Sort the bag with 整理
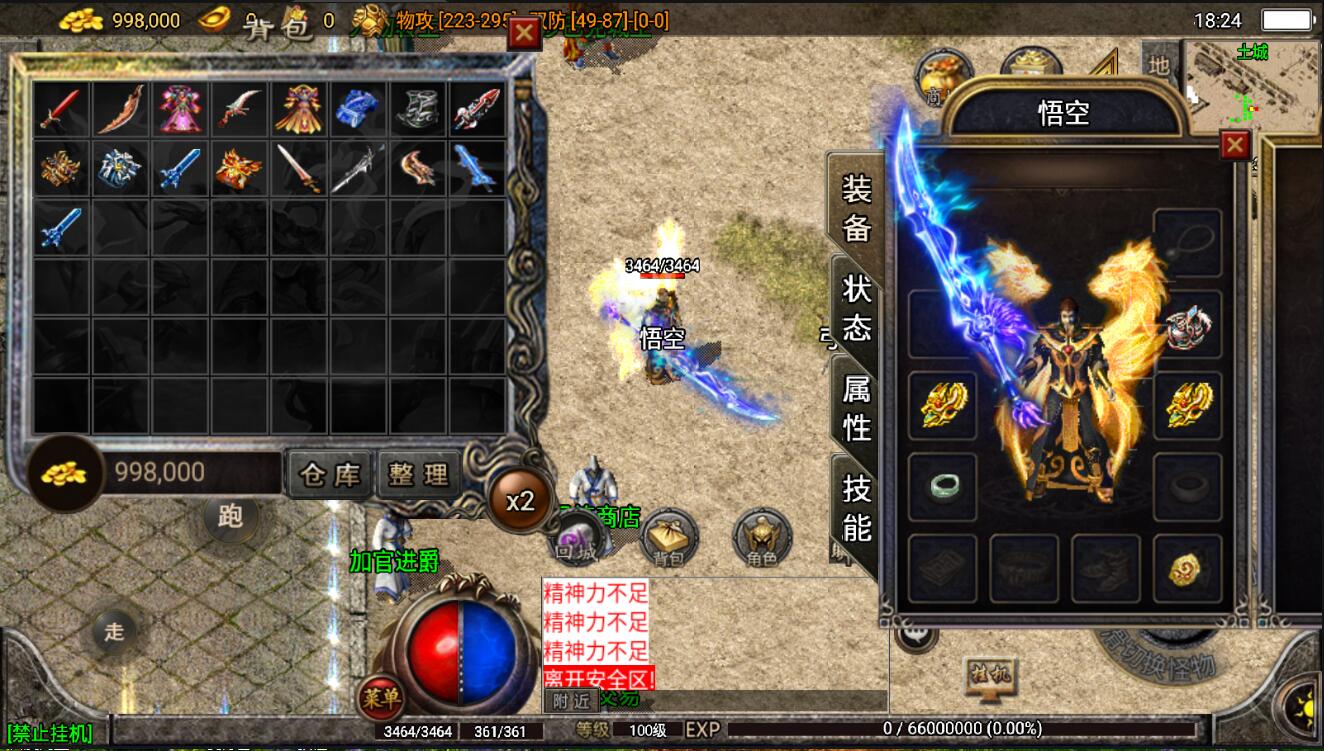The image size is (1324, 751). (419, 474)
